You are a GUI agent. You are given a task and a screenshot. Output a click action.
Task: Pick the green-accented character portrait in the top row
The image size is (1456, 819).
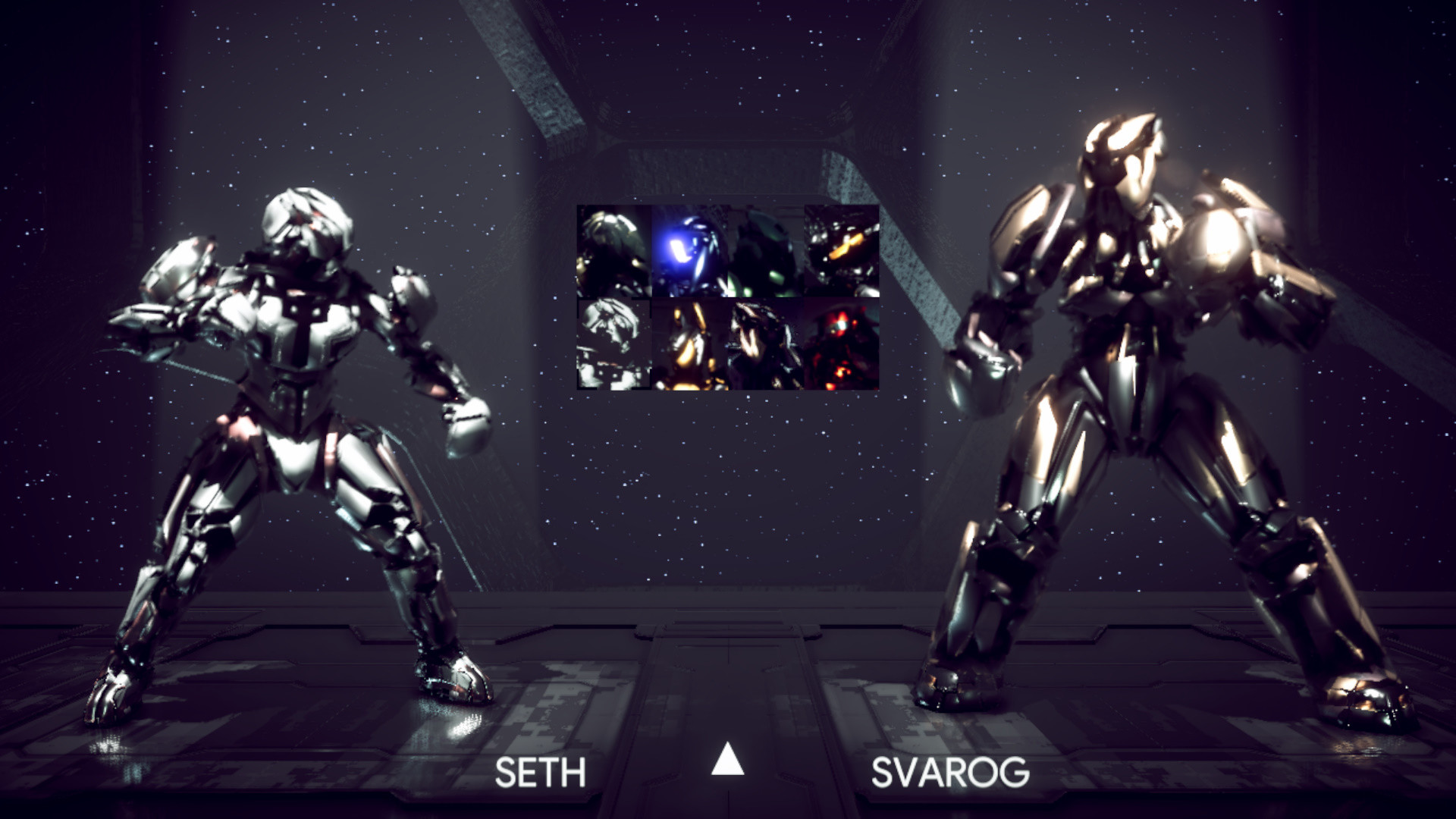click(764, 250)
